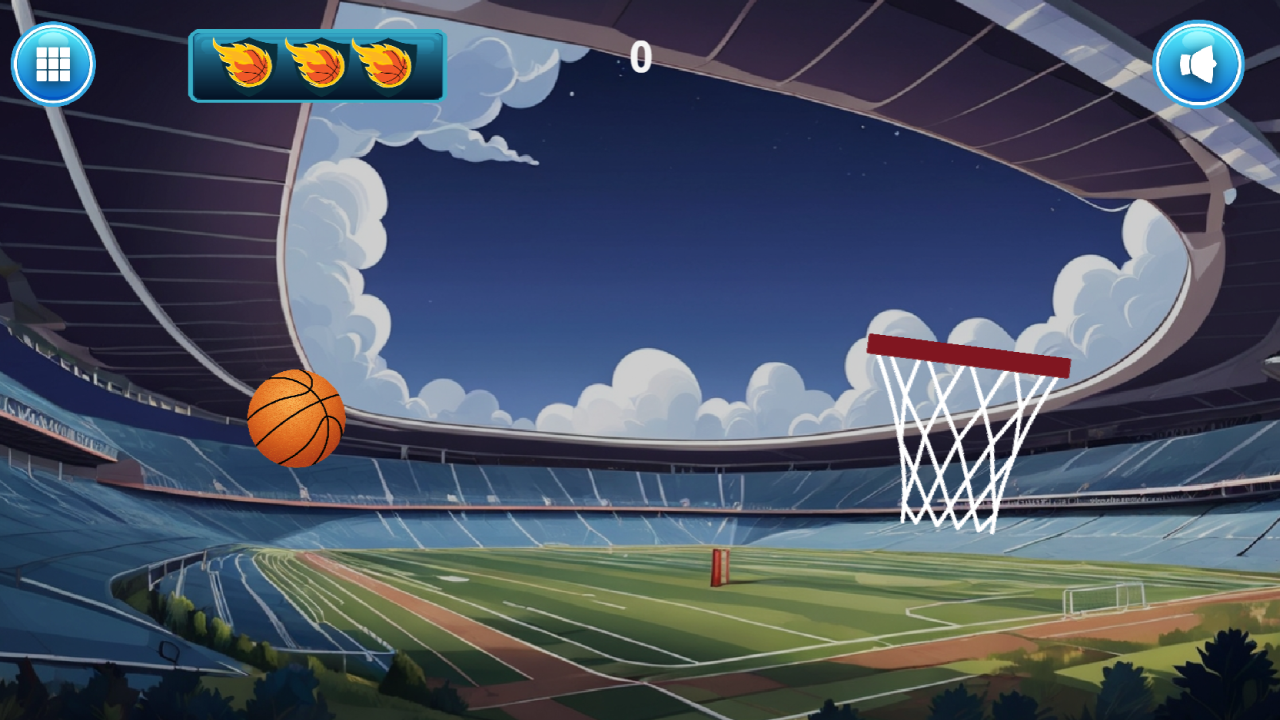The height and width of the screenshot is (720, 1280).
Task: Click the grid squares inside the menu button
Action: click(x=53, y=62)
